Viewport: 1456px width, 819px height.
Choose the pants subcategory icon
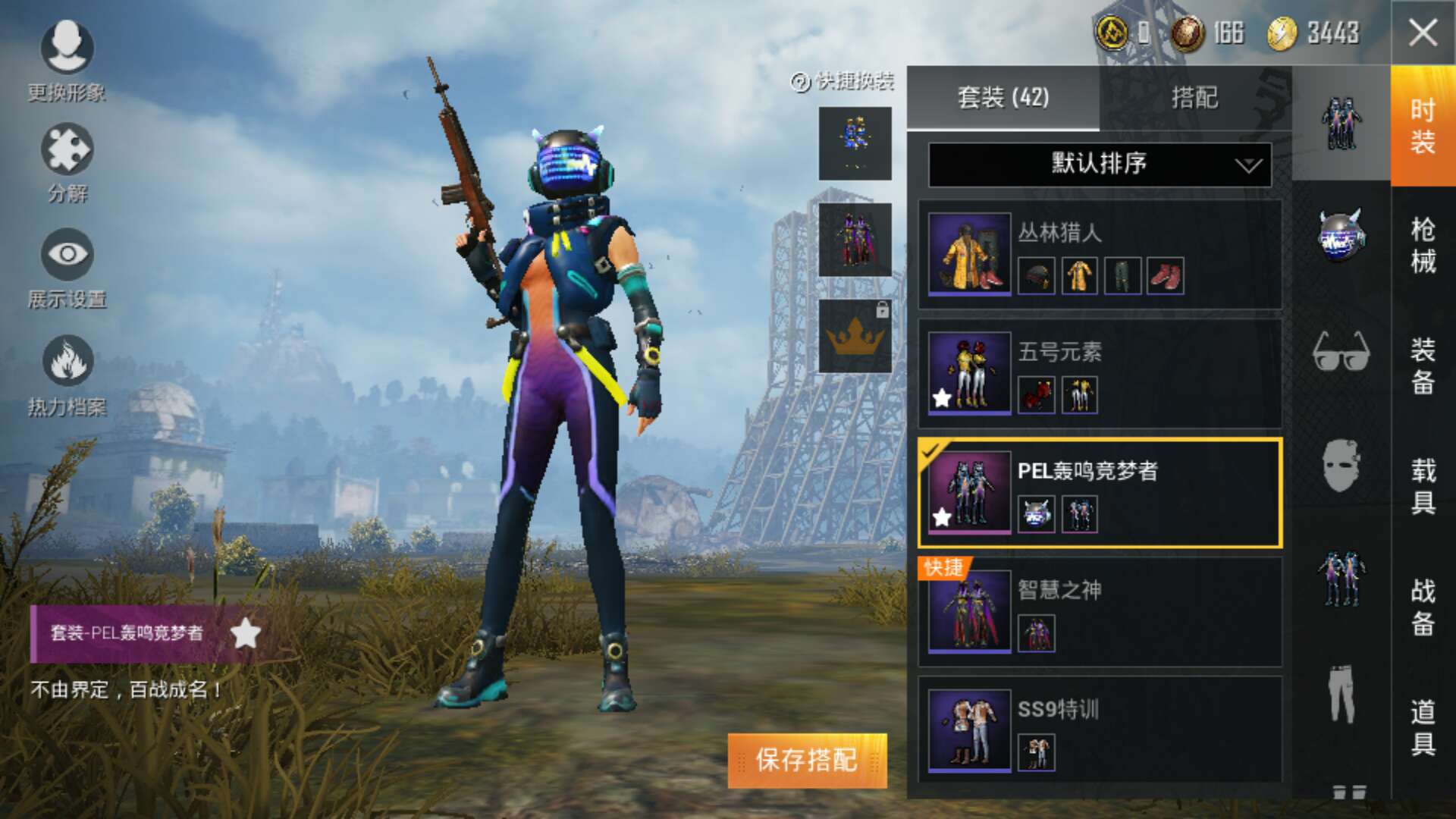click(x=1341, y=694)
